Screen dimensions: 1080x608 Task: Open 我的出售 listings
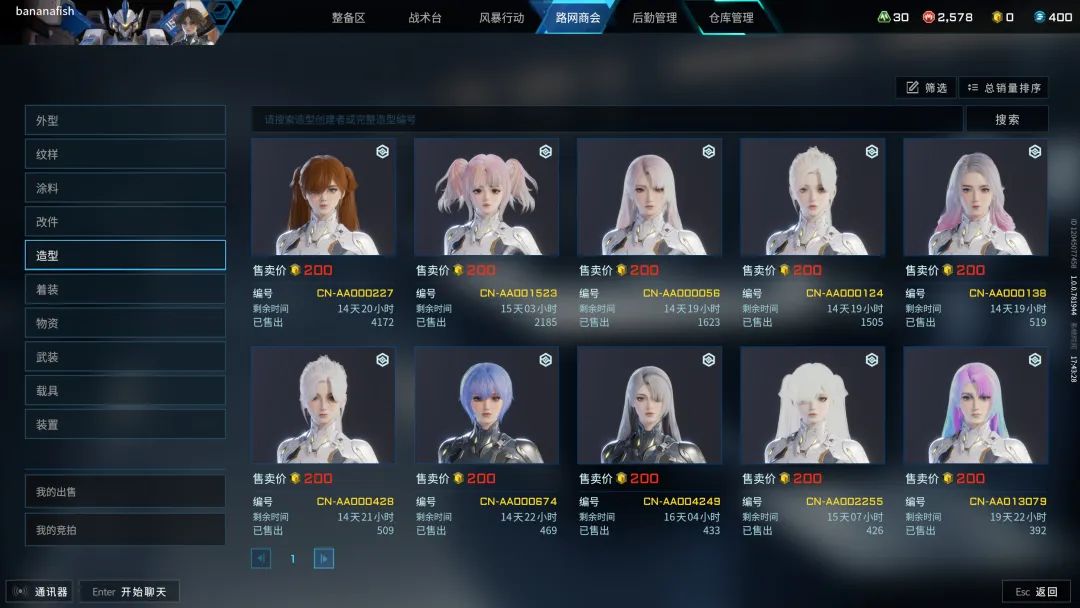pos(125,492)
